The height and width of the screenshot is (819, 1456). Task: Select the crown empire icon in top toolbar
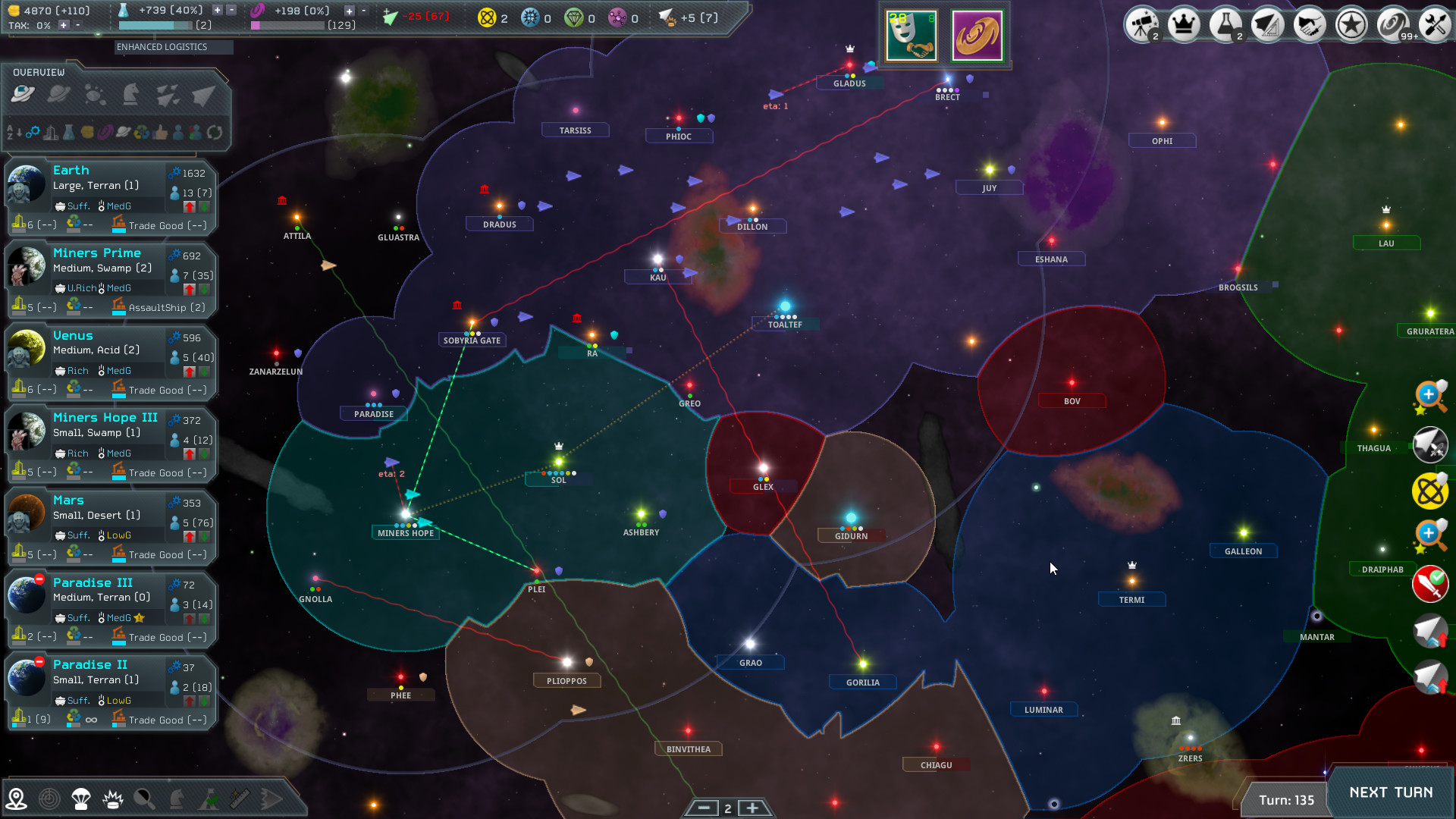[x=1184, y=24]
